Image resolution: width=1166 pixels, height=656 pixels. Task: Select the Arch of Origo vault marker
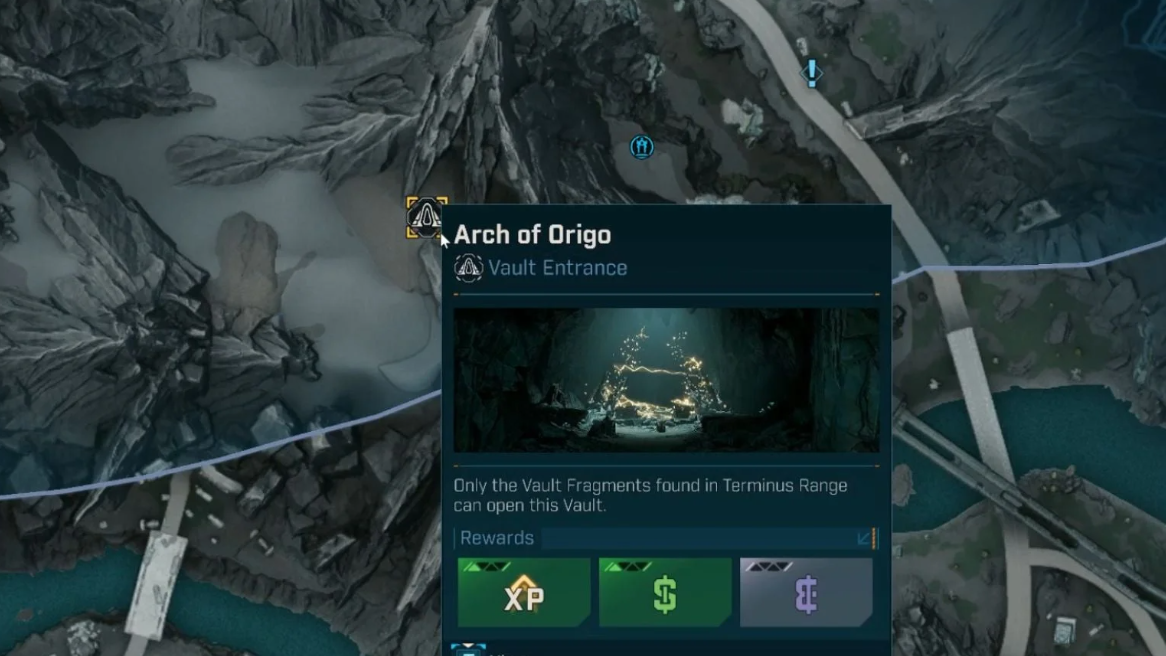pos(426,217)
